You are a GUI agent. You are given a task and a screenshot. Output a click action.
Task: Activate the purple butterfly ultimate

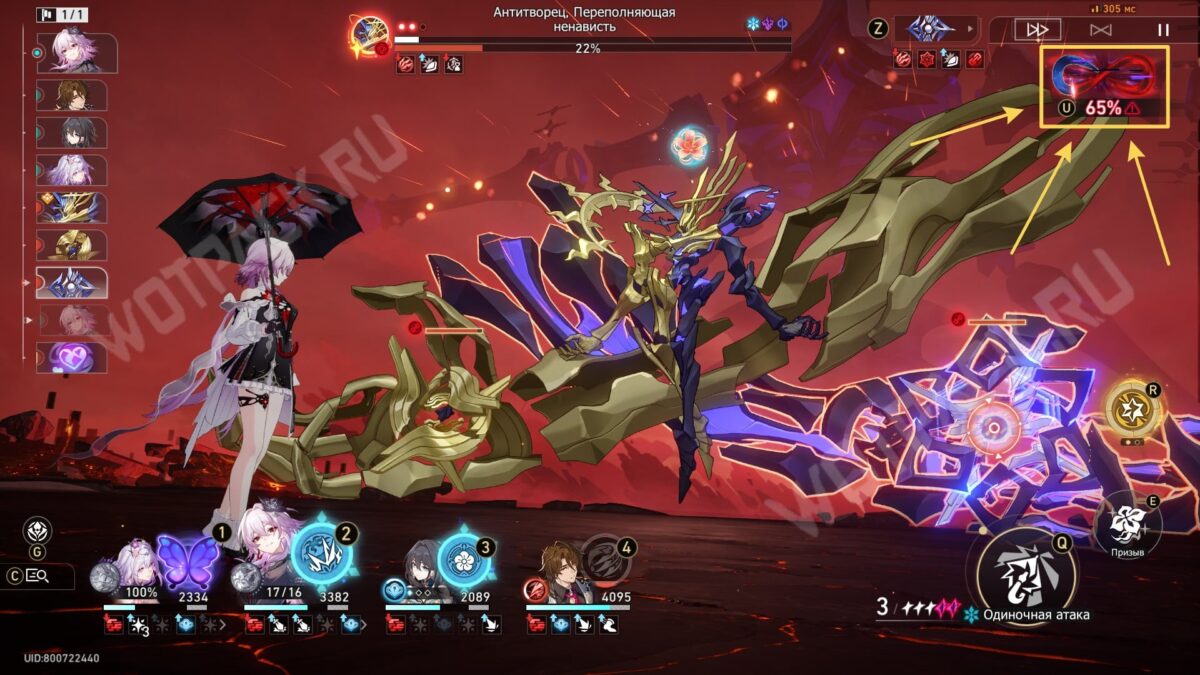pos(188,560)
